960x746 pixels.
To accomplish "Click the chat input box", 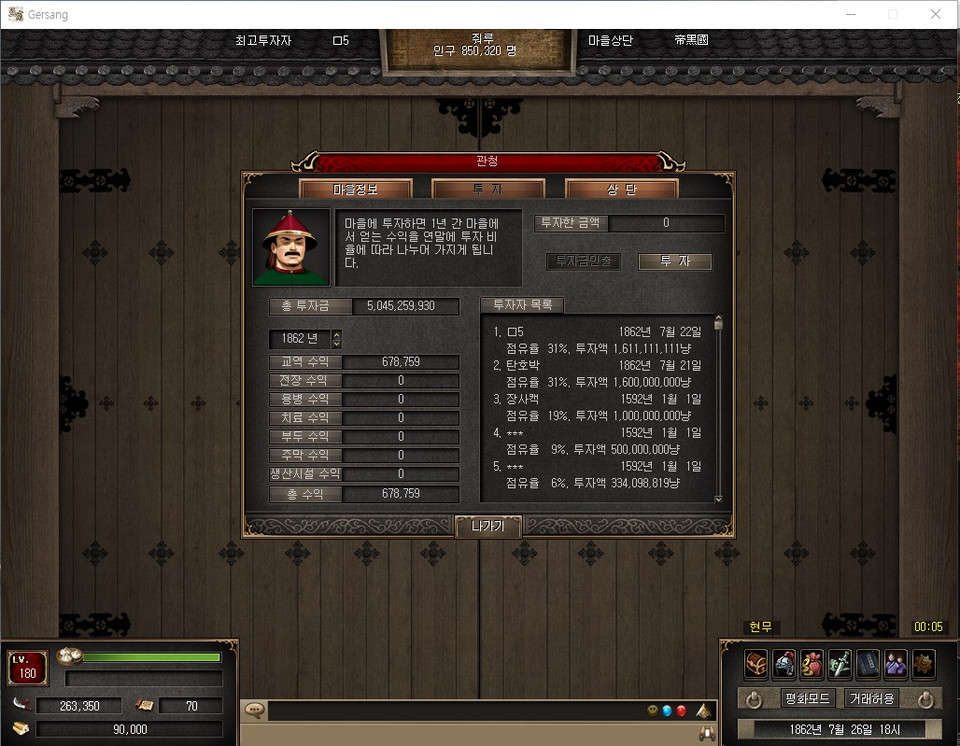I will coord(450,711).
